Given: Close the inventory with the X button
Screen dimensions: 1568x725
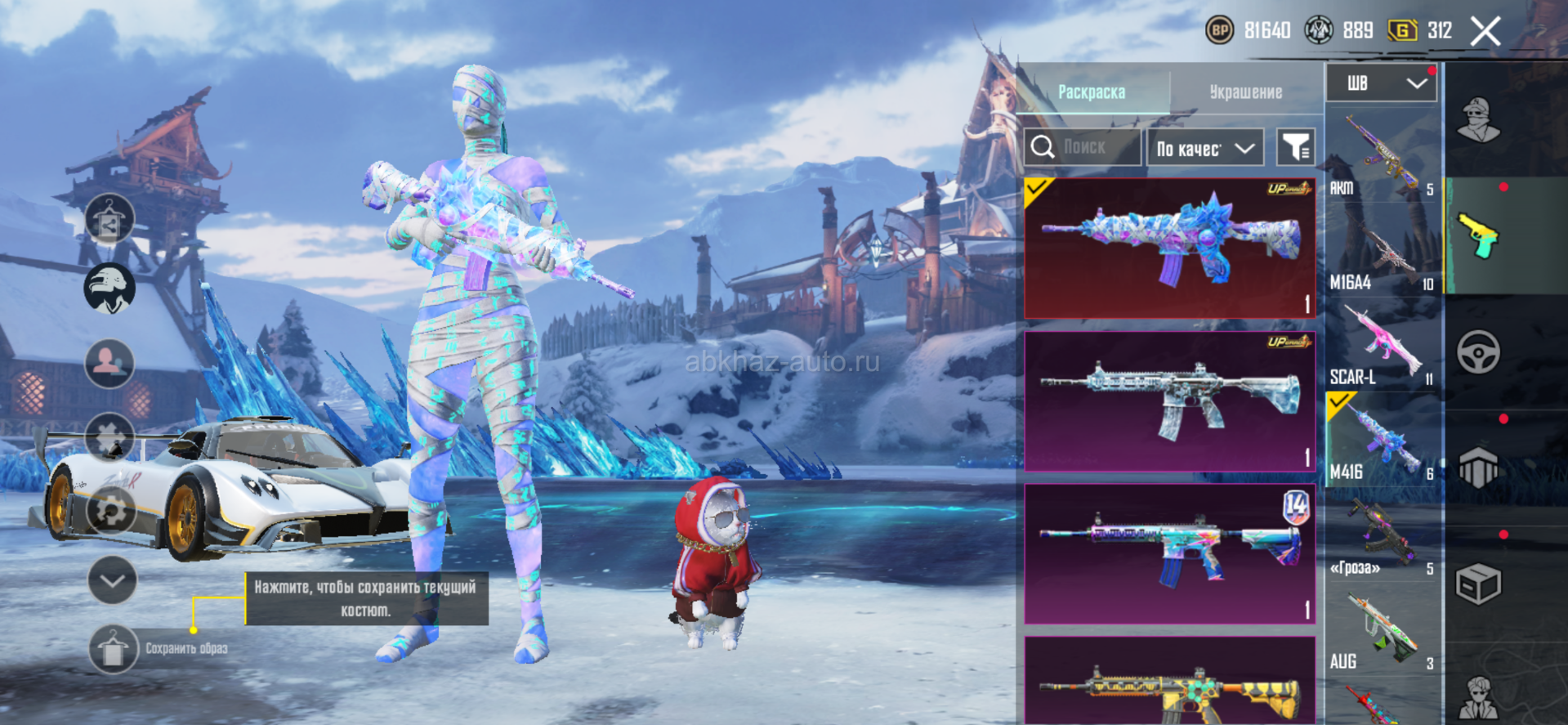Looking at the screenshot, I should pos(1485,32).
